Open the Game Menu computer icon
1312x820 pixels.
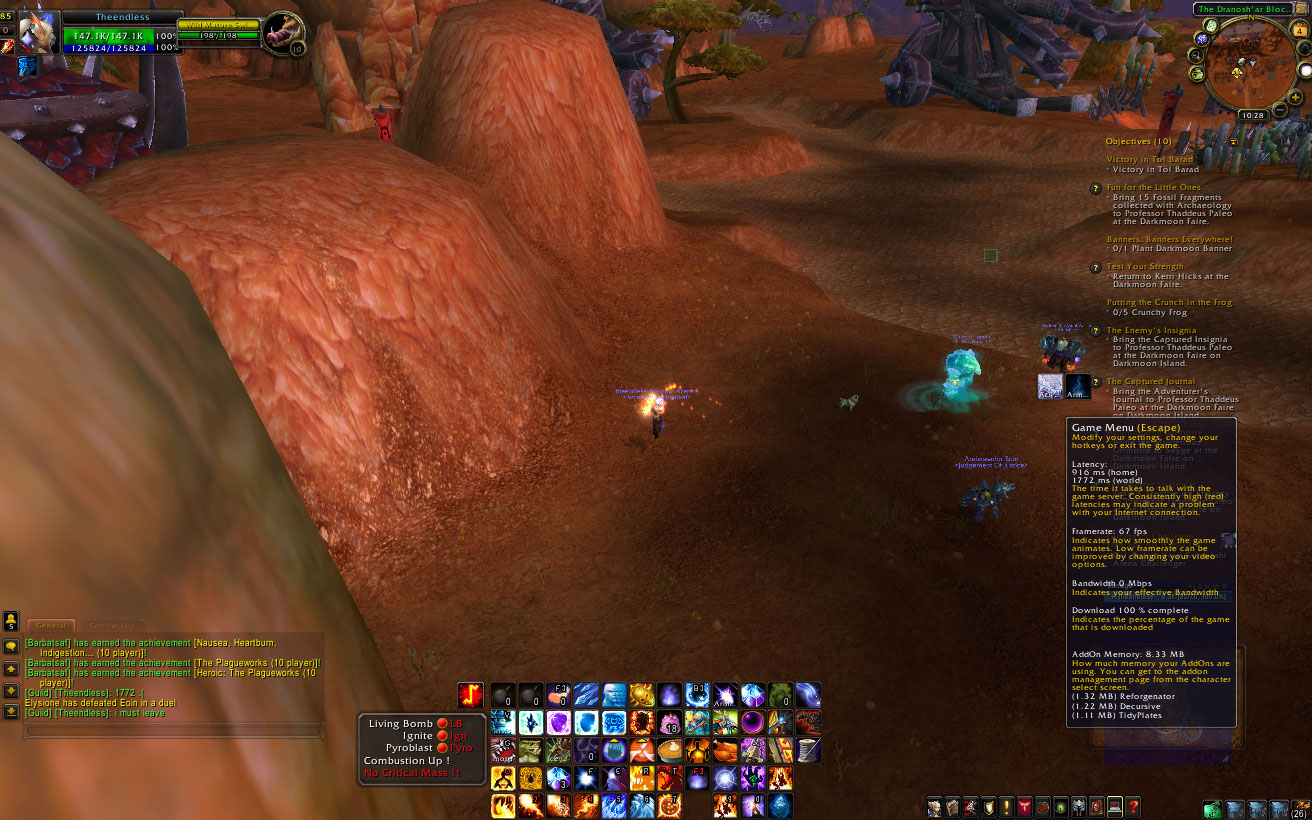(1114, 807)
